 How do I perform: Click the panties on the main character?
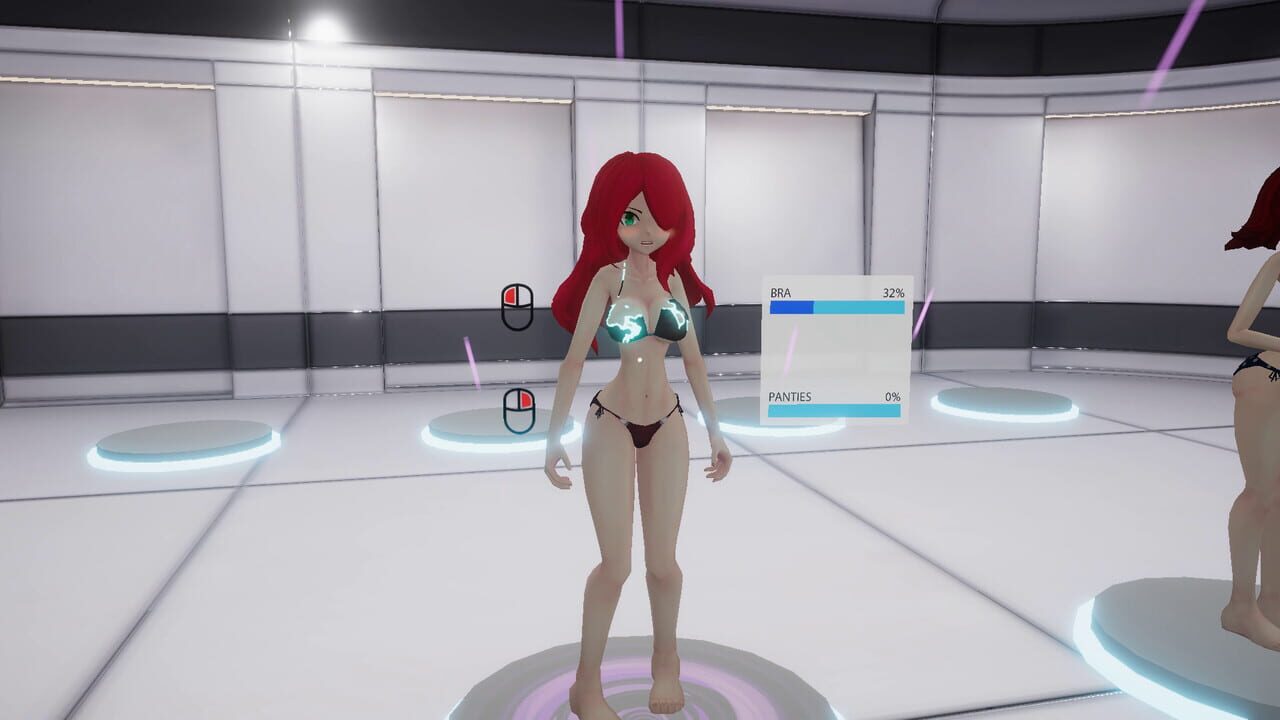(645, 430)
